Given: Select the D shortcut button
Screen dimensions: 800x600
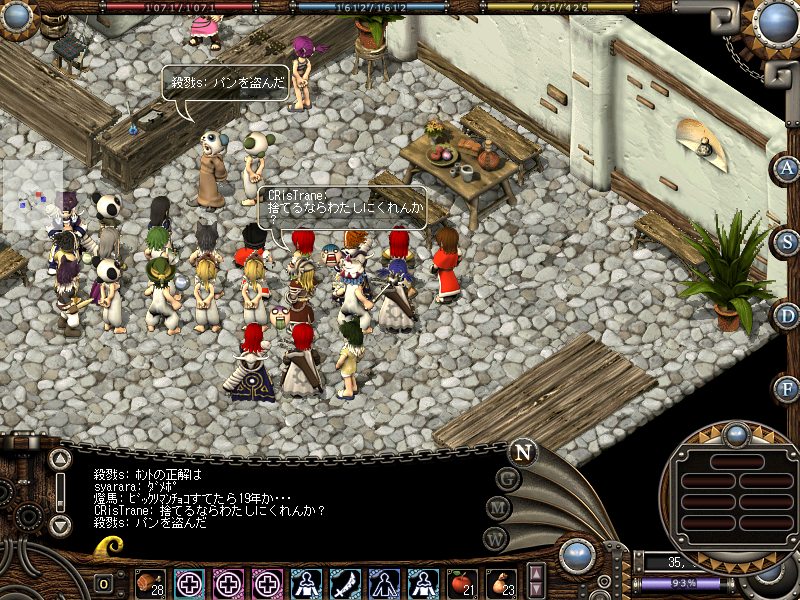Looking at the screenshot, I should (x=786, y=315).
